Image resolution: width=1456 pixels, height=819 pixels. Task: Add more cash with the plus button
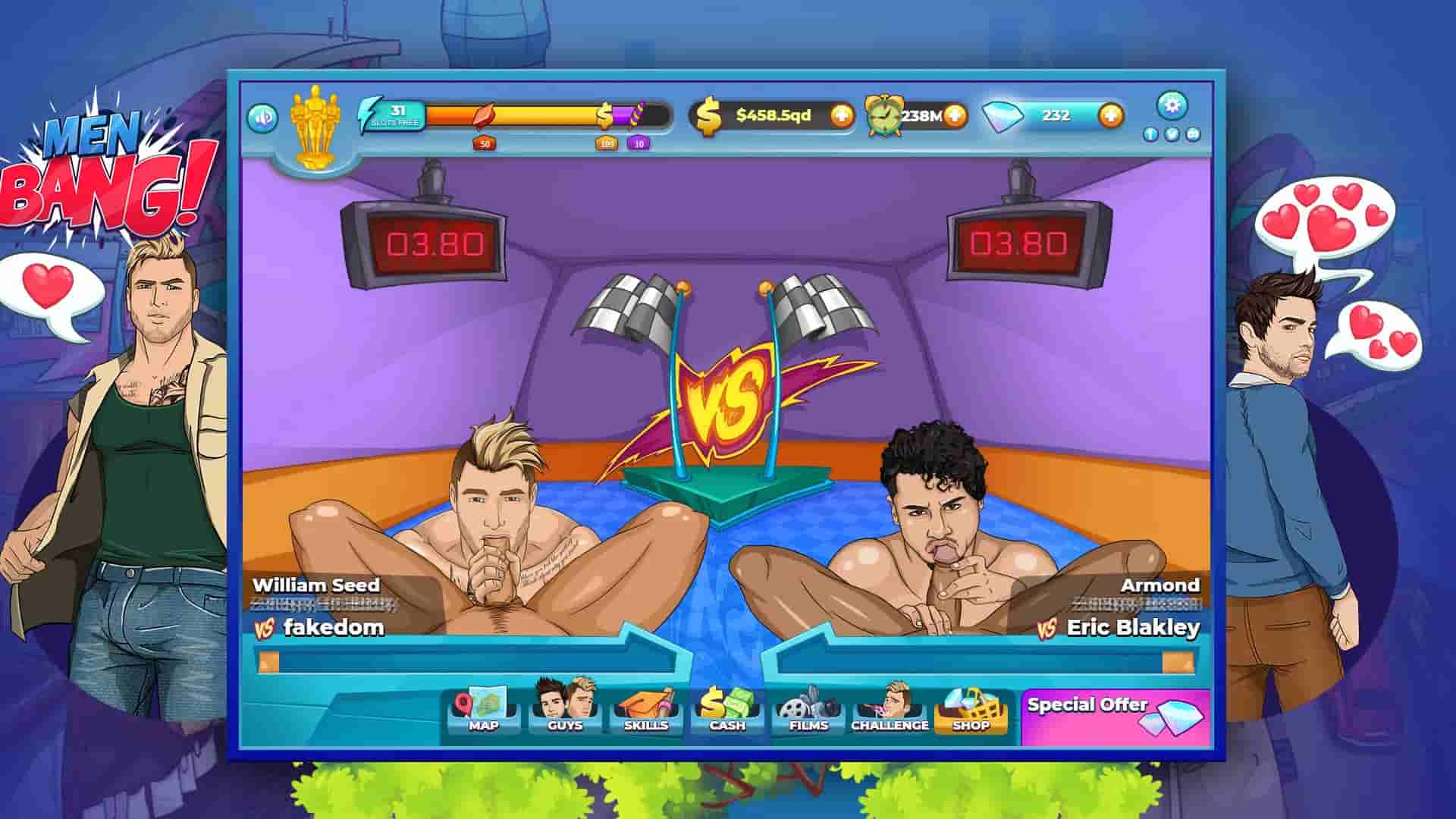(842, 116)
